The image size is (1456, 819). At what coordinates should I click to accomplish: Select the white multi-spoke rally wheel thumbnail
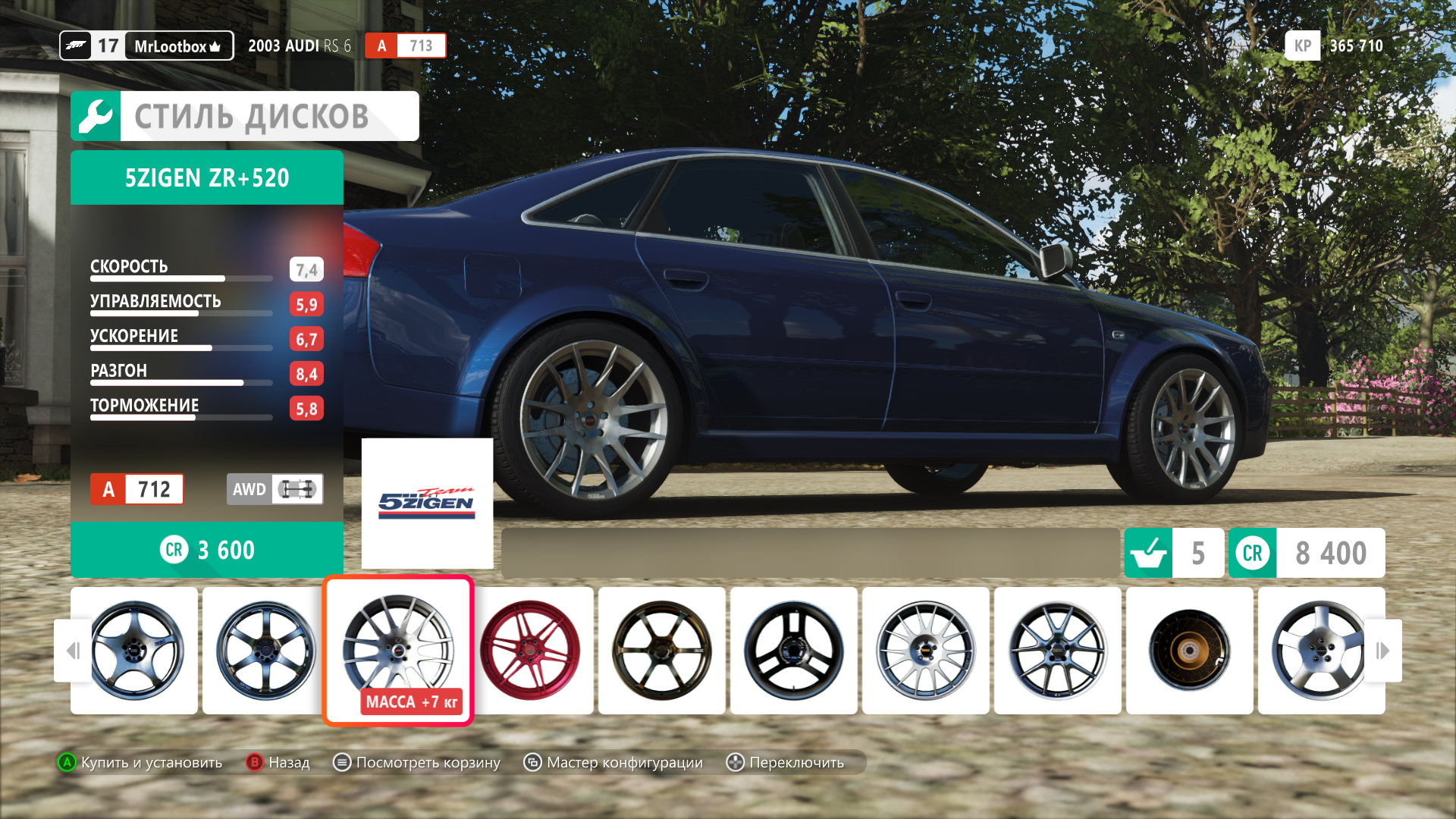(x=925, y=650)
